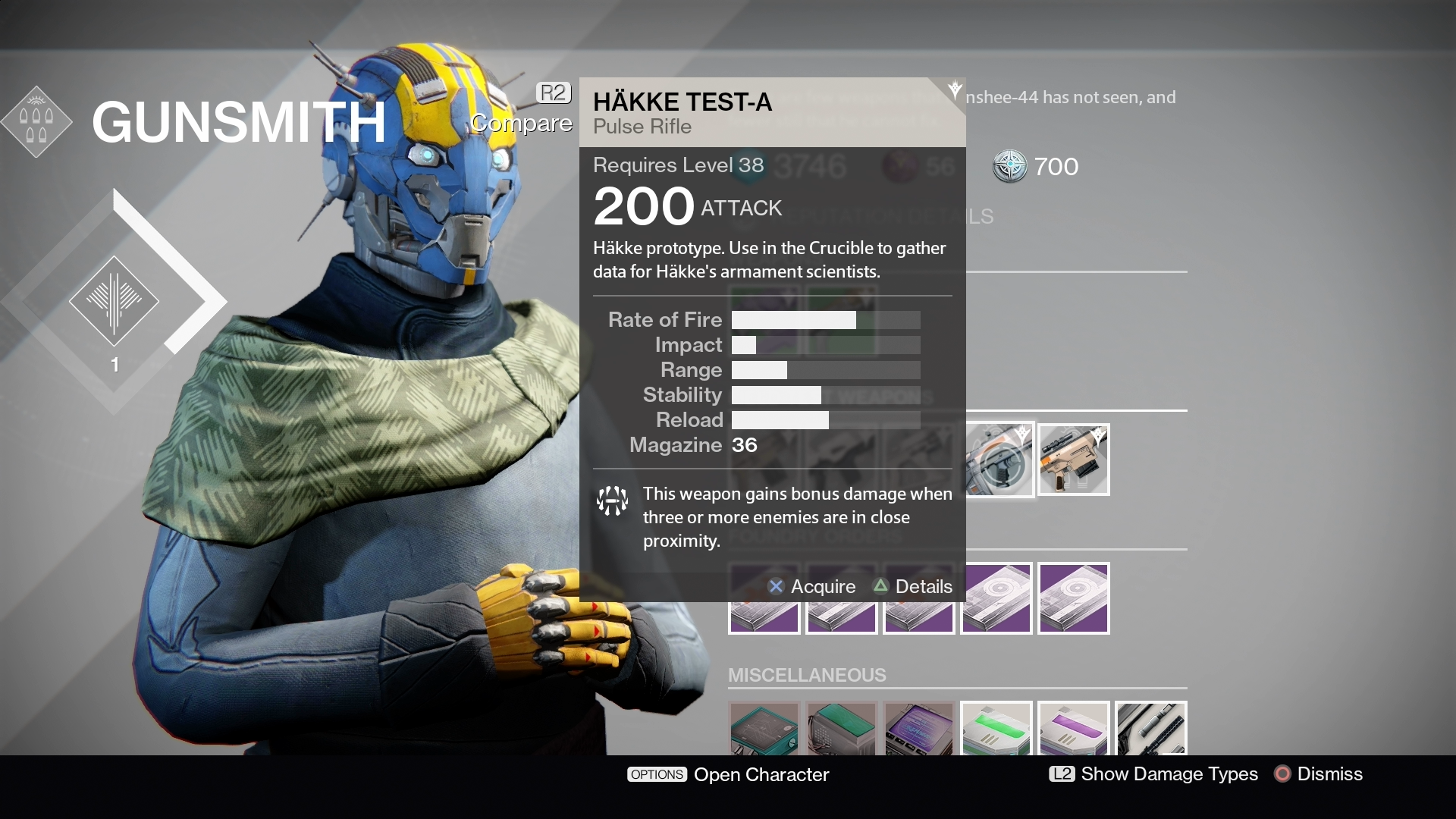Viewport: 1456px width, 819px height.
Task: Pick the purple-screen console item
Action: [918, 730]
